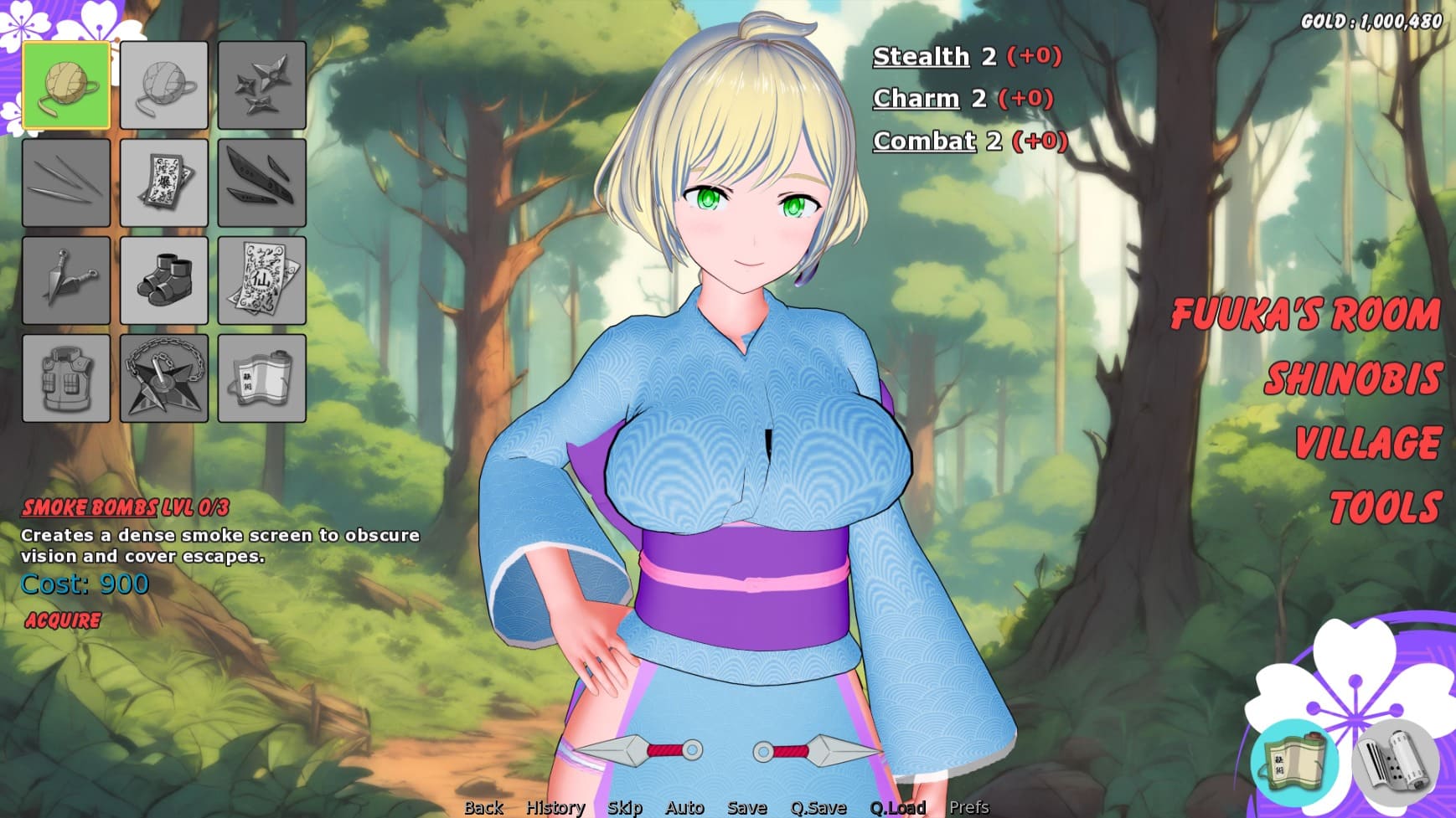Screen dimensions: 1456x818
Task: Choose the shuriken throwing stars tool
Action: click(261, 85)
